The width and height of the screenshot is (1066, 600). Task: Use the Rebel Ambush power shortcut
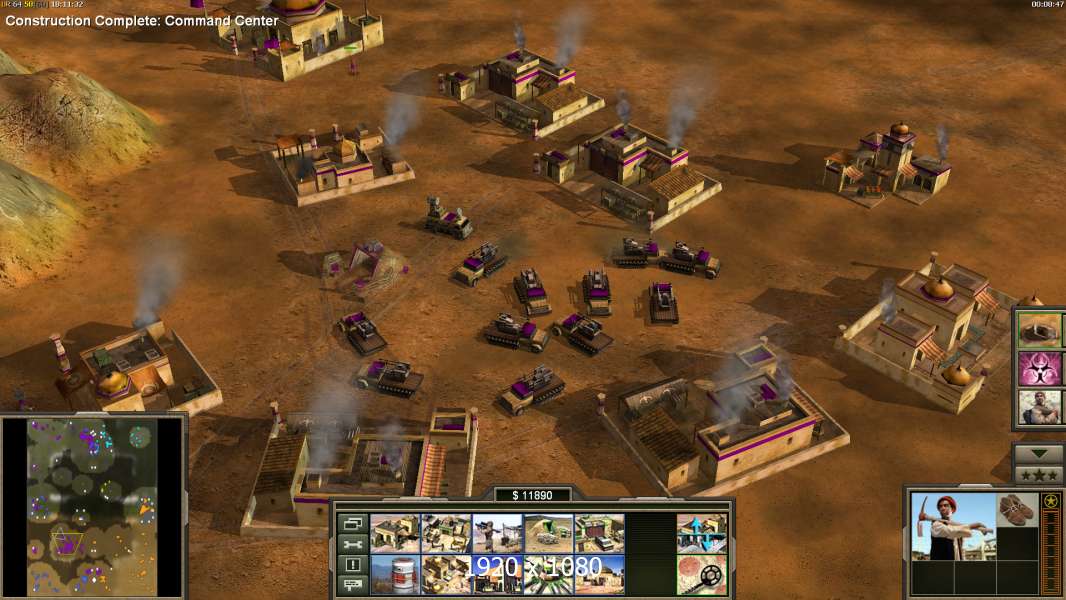pyautogui.click(x=1040, y=407)
